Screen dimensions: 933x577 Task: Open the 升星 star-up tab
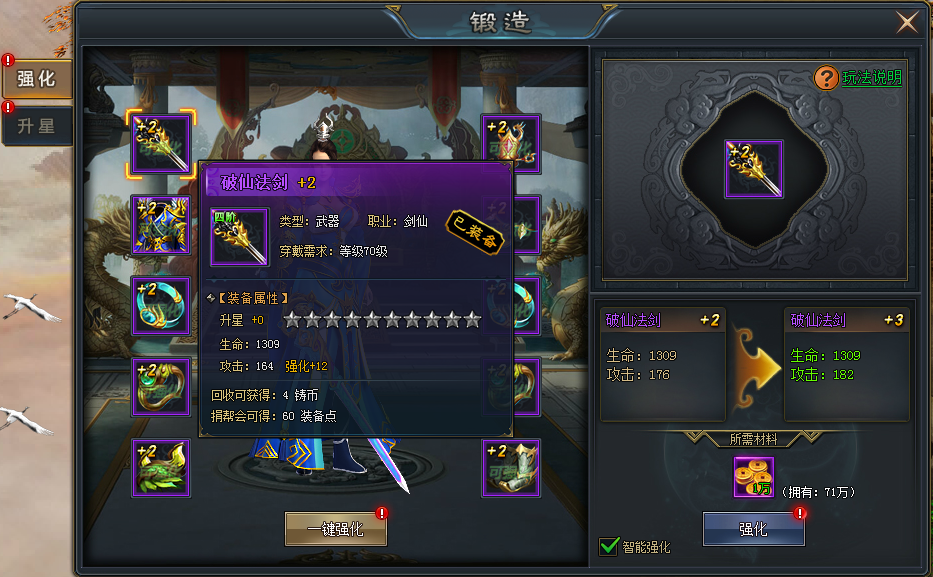click(x=37, y=127)
